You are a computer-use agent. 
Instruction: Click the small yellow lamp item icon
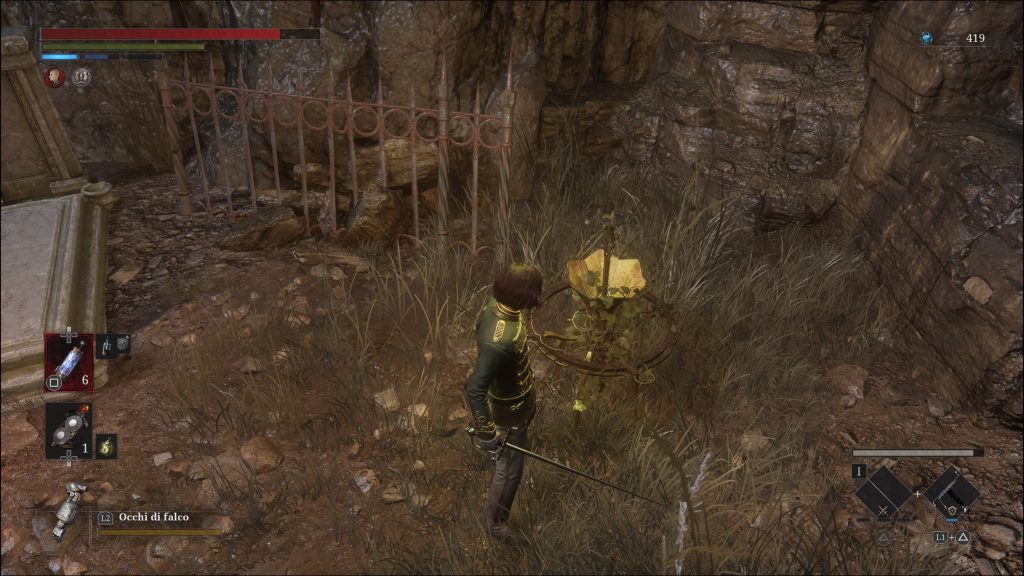click(105, 445)
